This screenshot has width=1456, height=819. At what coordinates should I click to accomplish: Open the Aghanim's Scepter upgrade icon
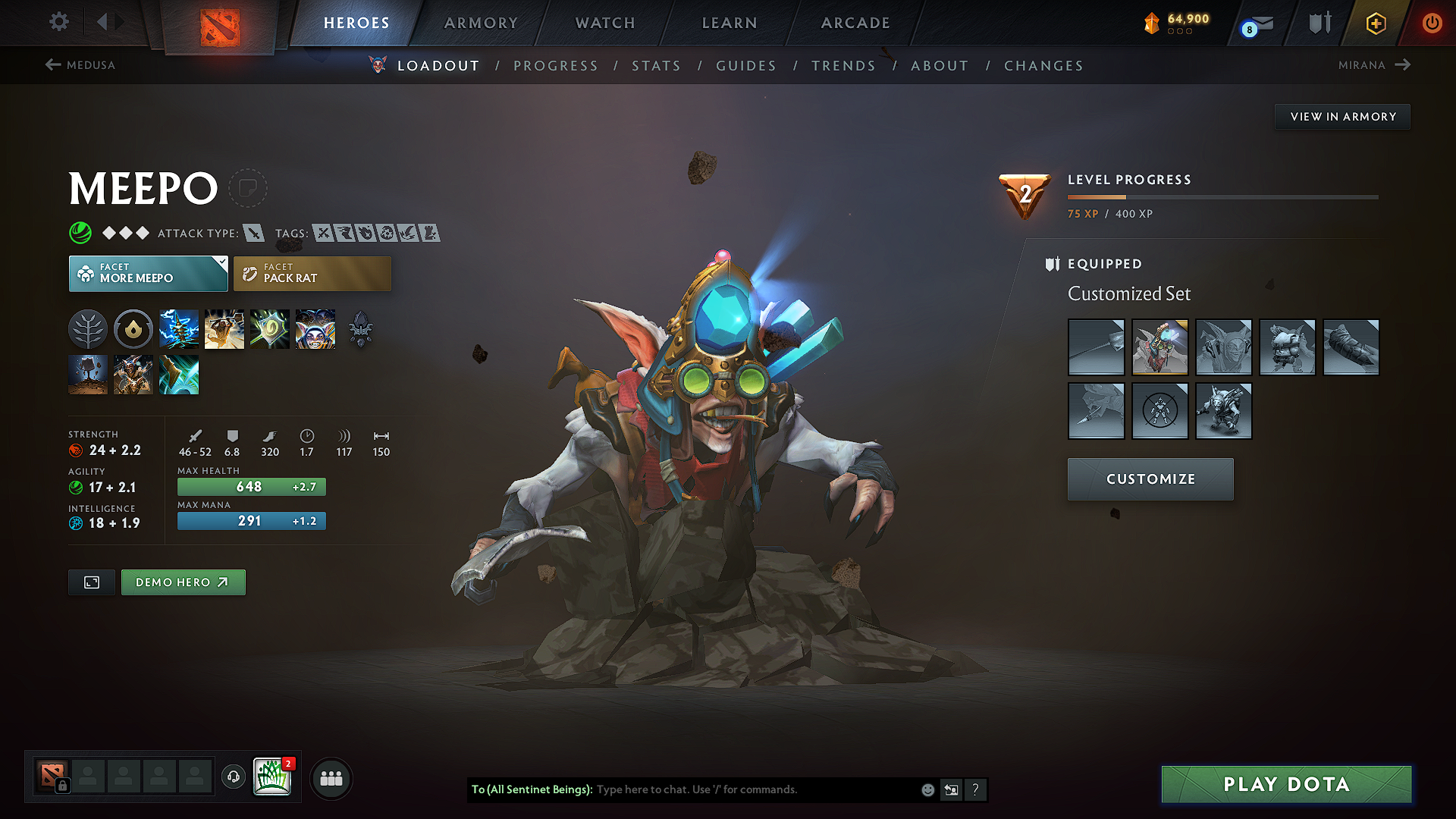click(x=360, y=328)
